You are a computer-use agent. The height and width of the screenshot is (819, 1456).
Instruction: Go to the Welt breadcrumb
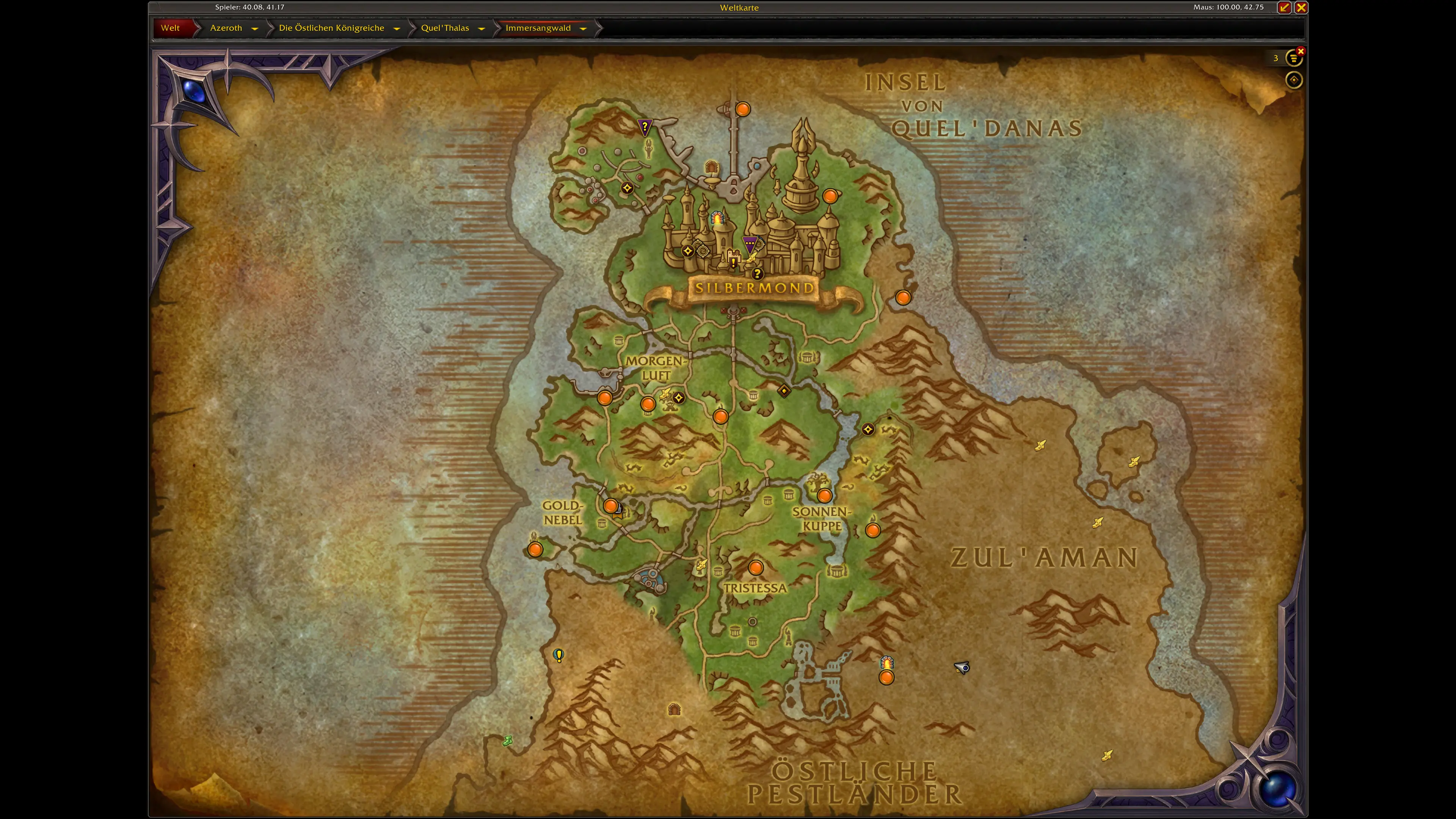170,28
